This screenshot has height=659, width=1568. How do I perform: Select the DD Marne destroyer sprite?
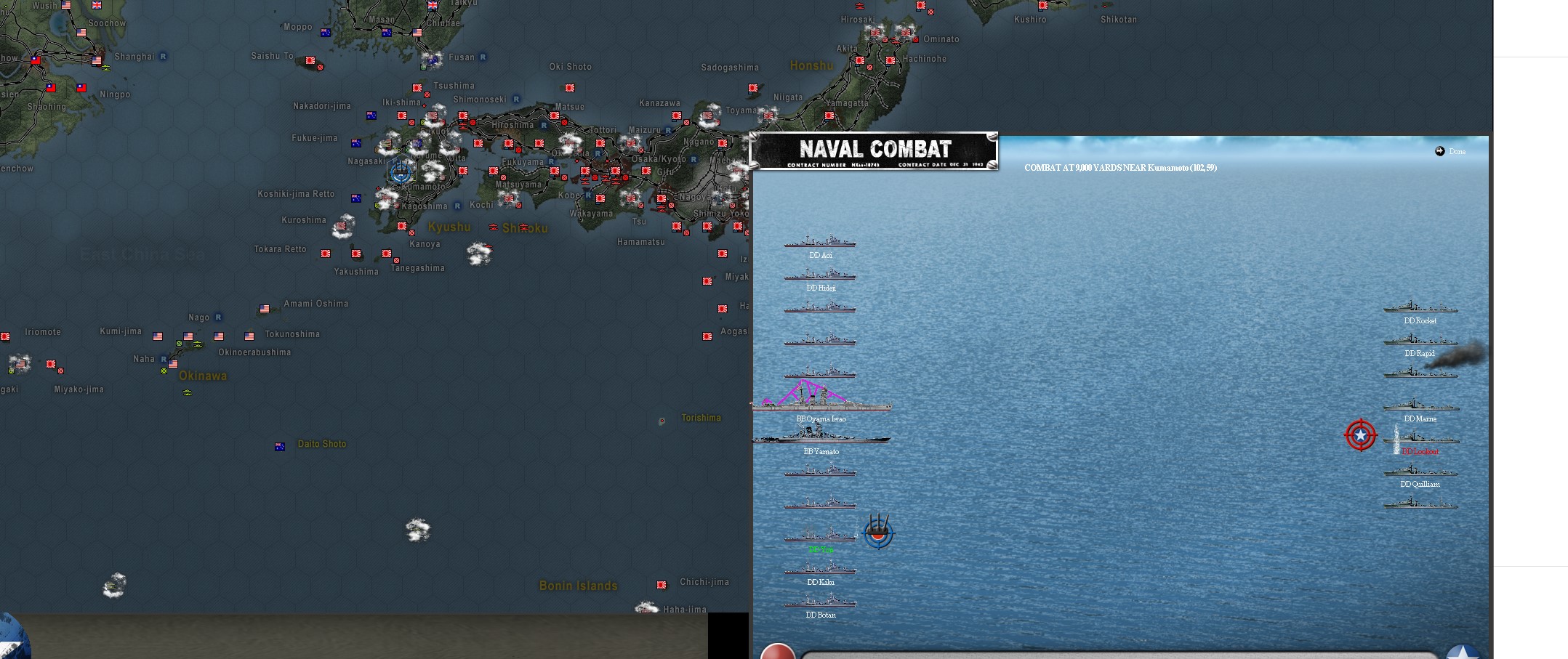[1420, 408]
